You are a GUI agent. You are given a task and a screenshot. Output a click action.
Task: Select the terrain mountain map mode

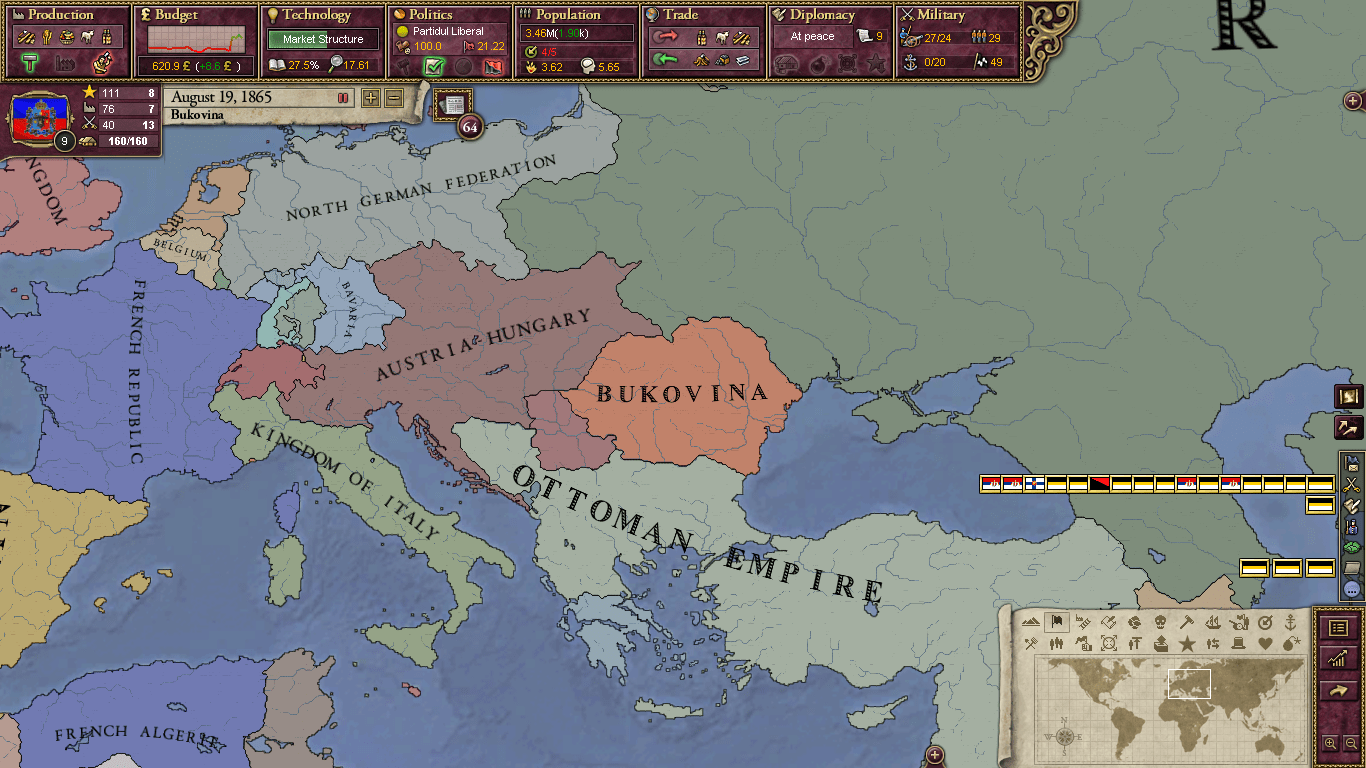pos(1031,622)
